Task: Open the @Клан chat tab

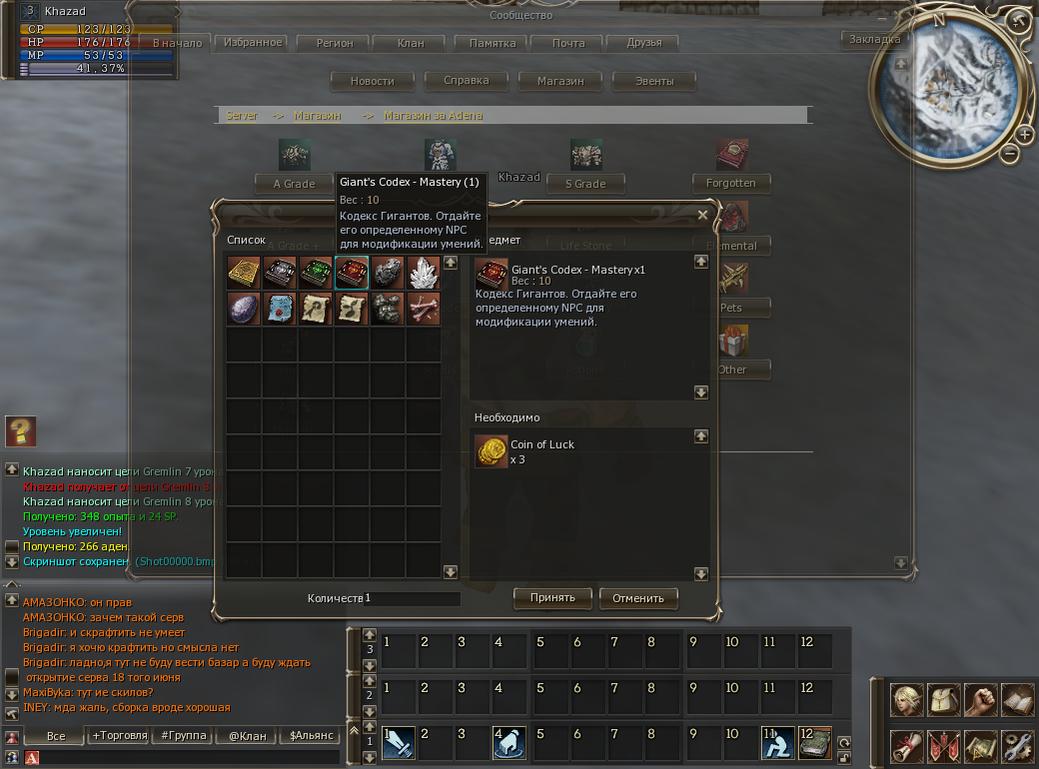Action: (x=247, y=736)
